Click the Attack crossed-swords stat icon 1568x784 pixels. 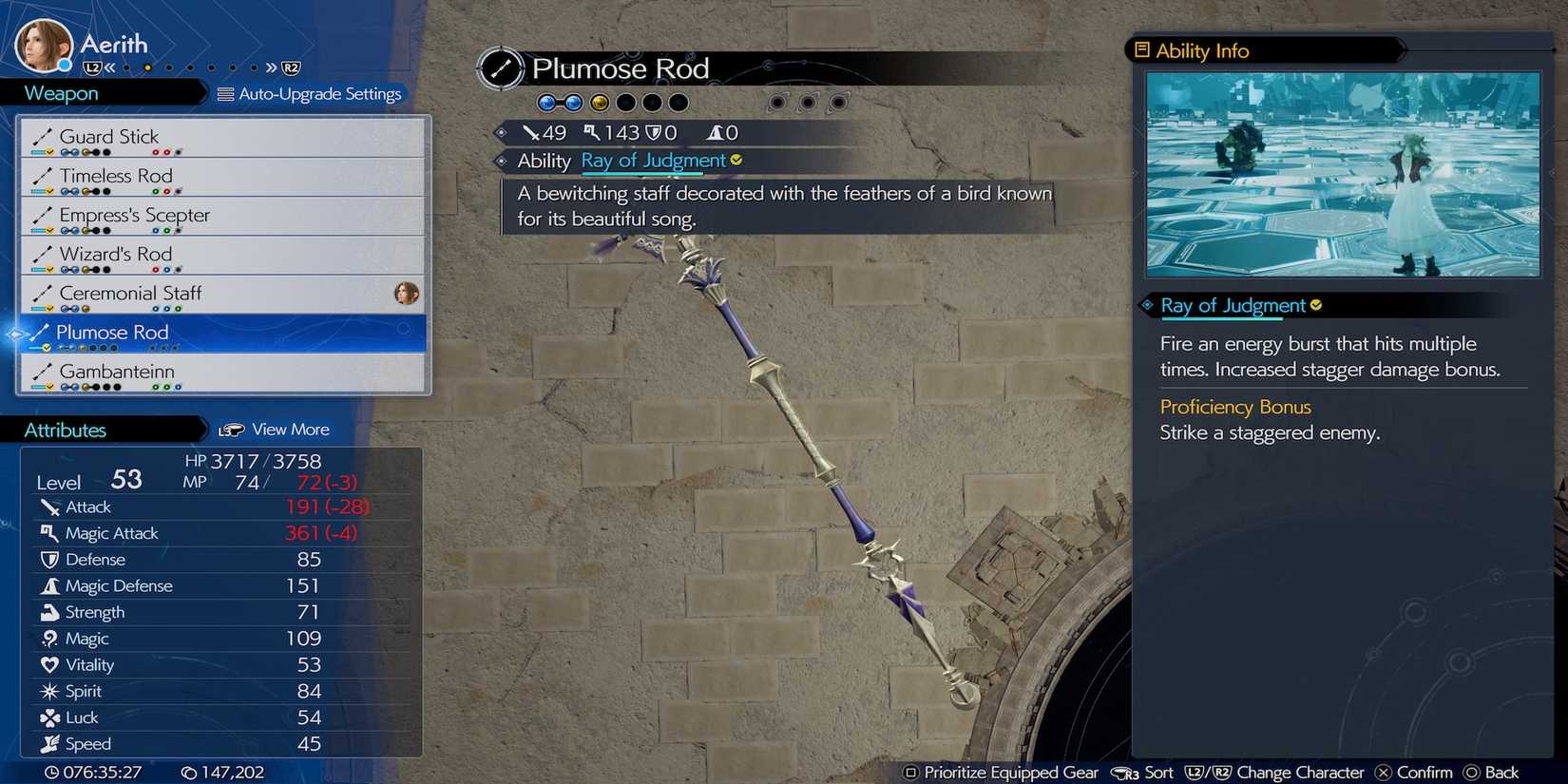pos(48,507)
